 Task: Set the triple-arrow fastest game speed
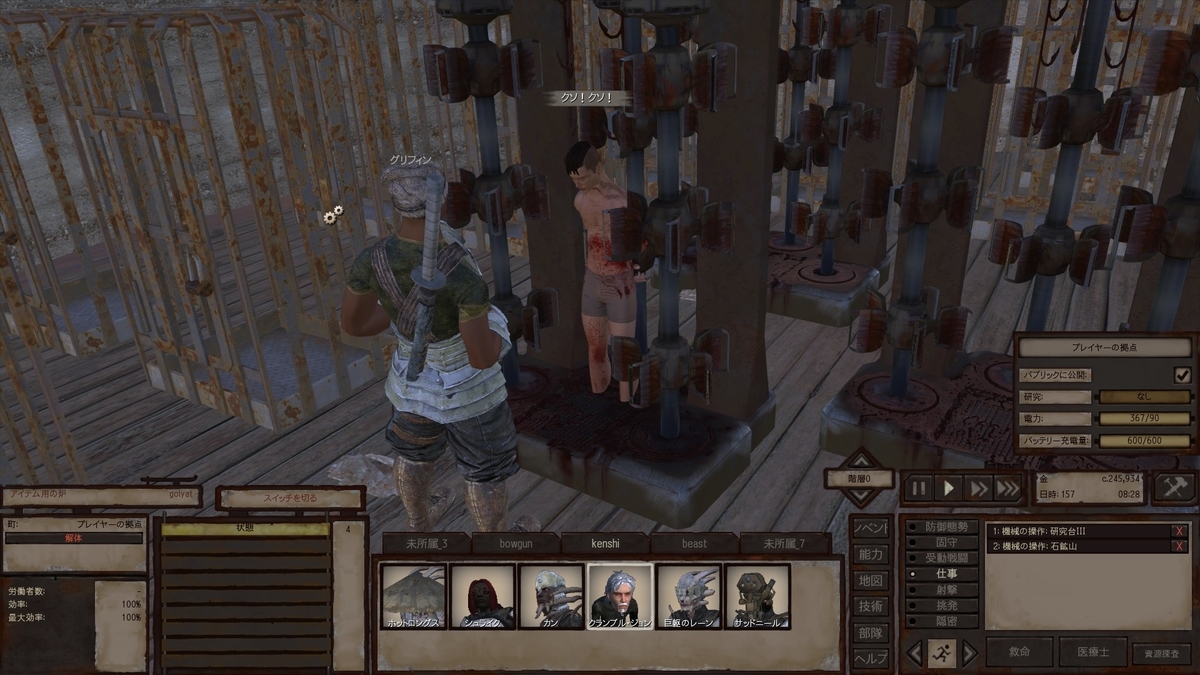(x=1008, y=488)
